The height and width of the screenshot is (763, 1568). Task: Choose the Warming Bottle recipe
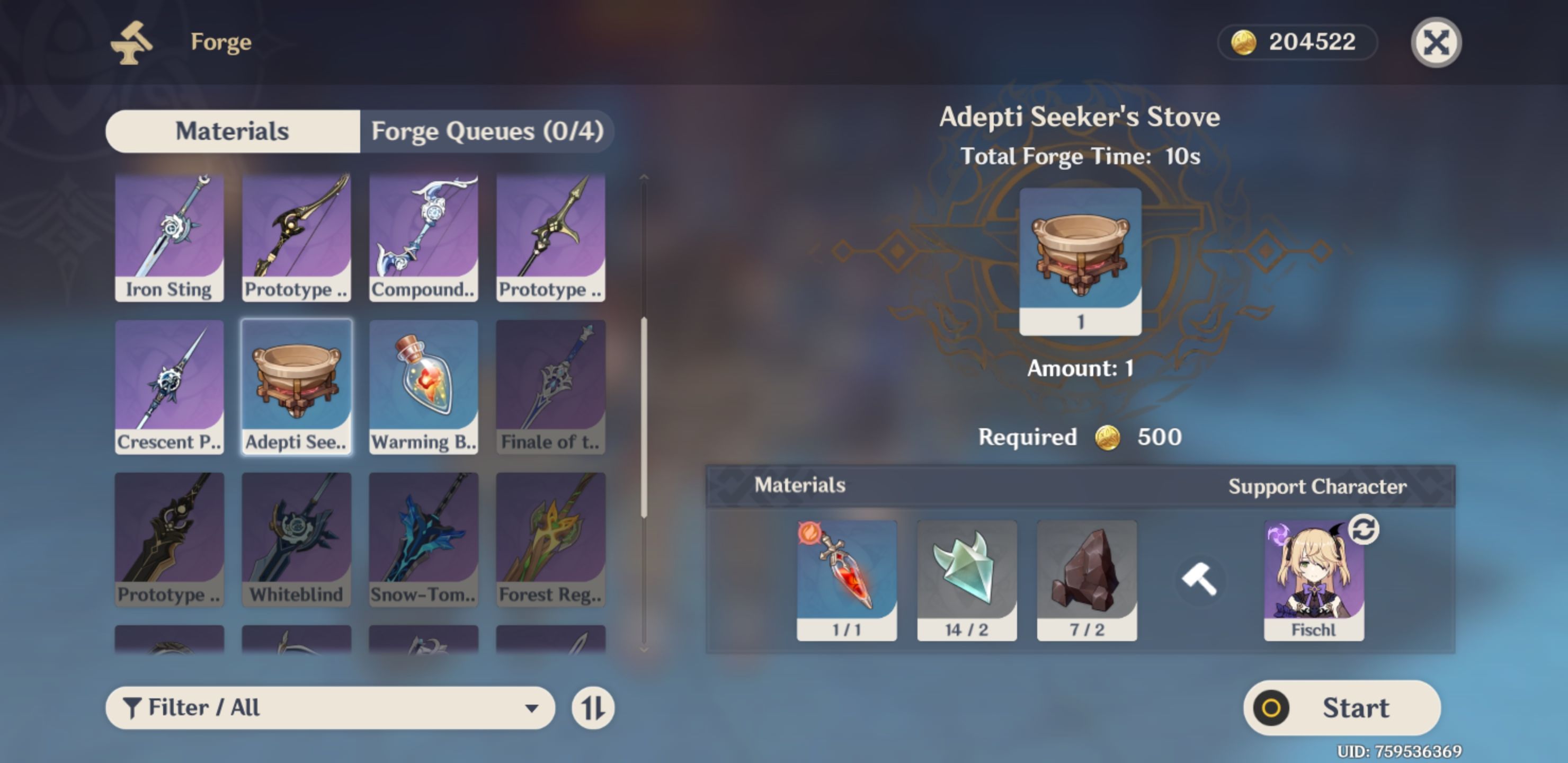[x=424, y=387]
